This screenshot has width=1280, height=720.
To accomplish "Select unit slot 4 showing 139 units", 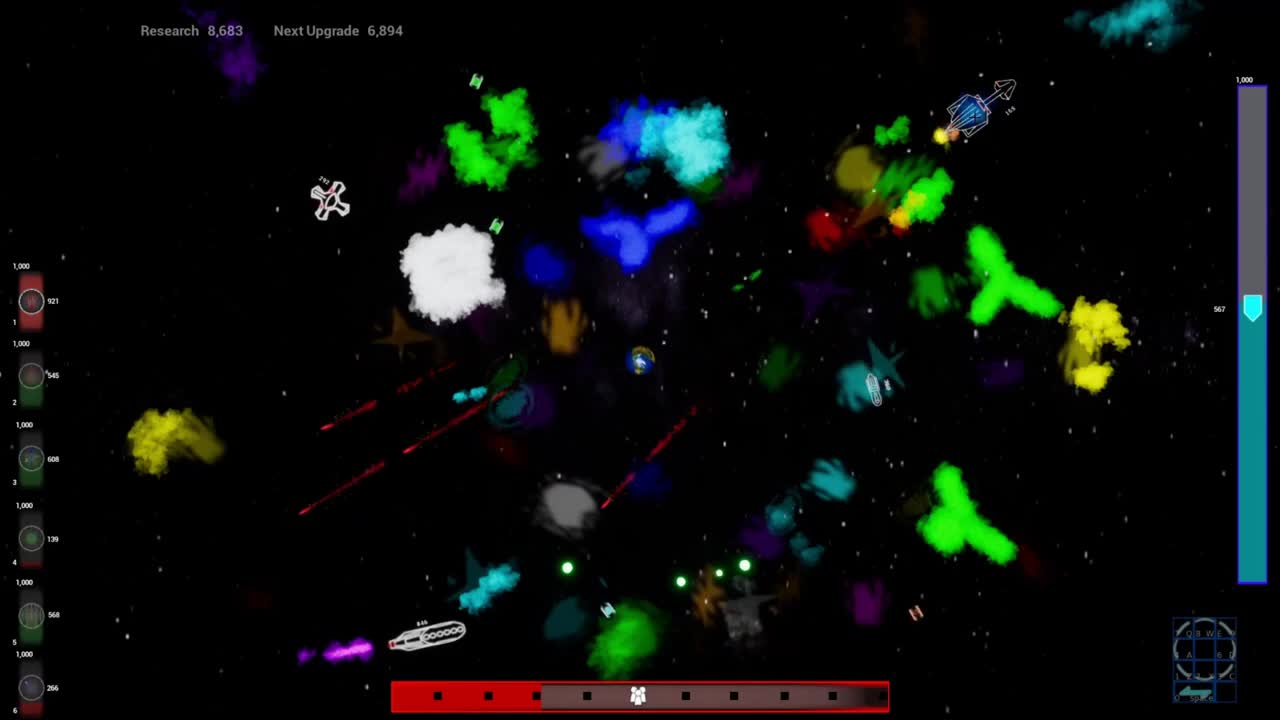I will pos(31,539).
